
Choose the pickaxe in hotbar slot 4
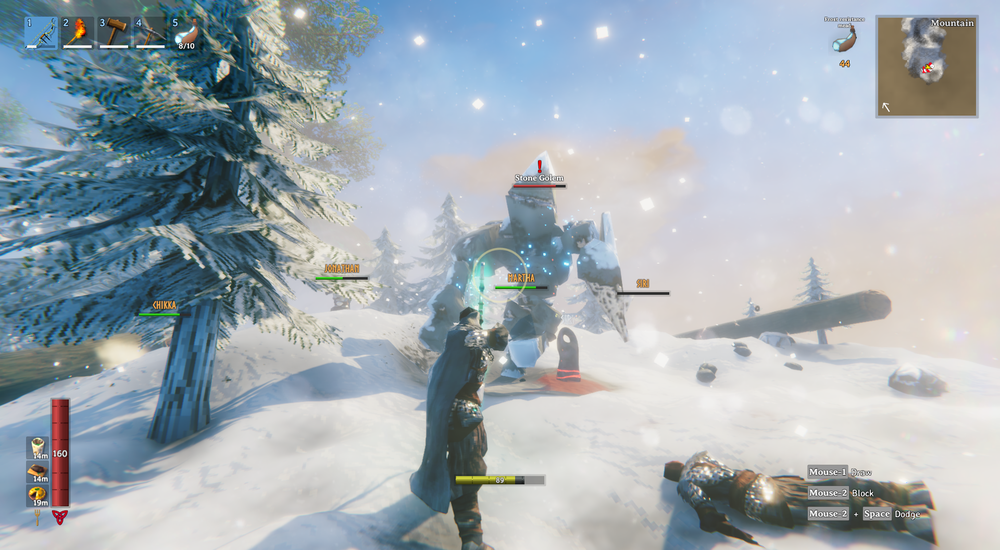coord(150,31)
